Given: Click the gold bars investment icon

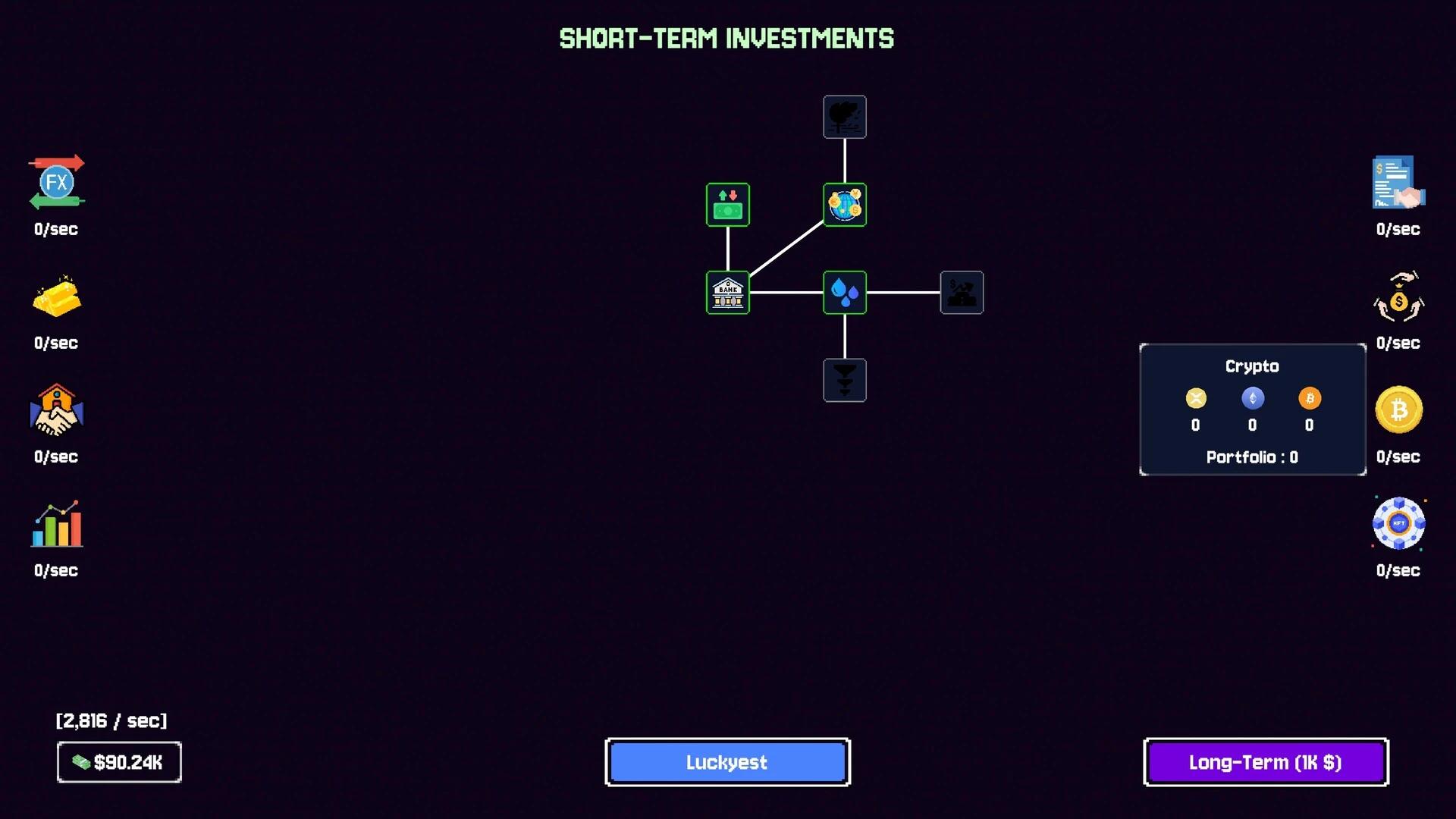Looking at the screenshot, I should (x=55, y=296).
